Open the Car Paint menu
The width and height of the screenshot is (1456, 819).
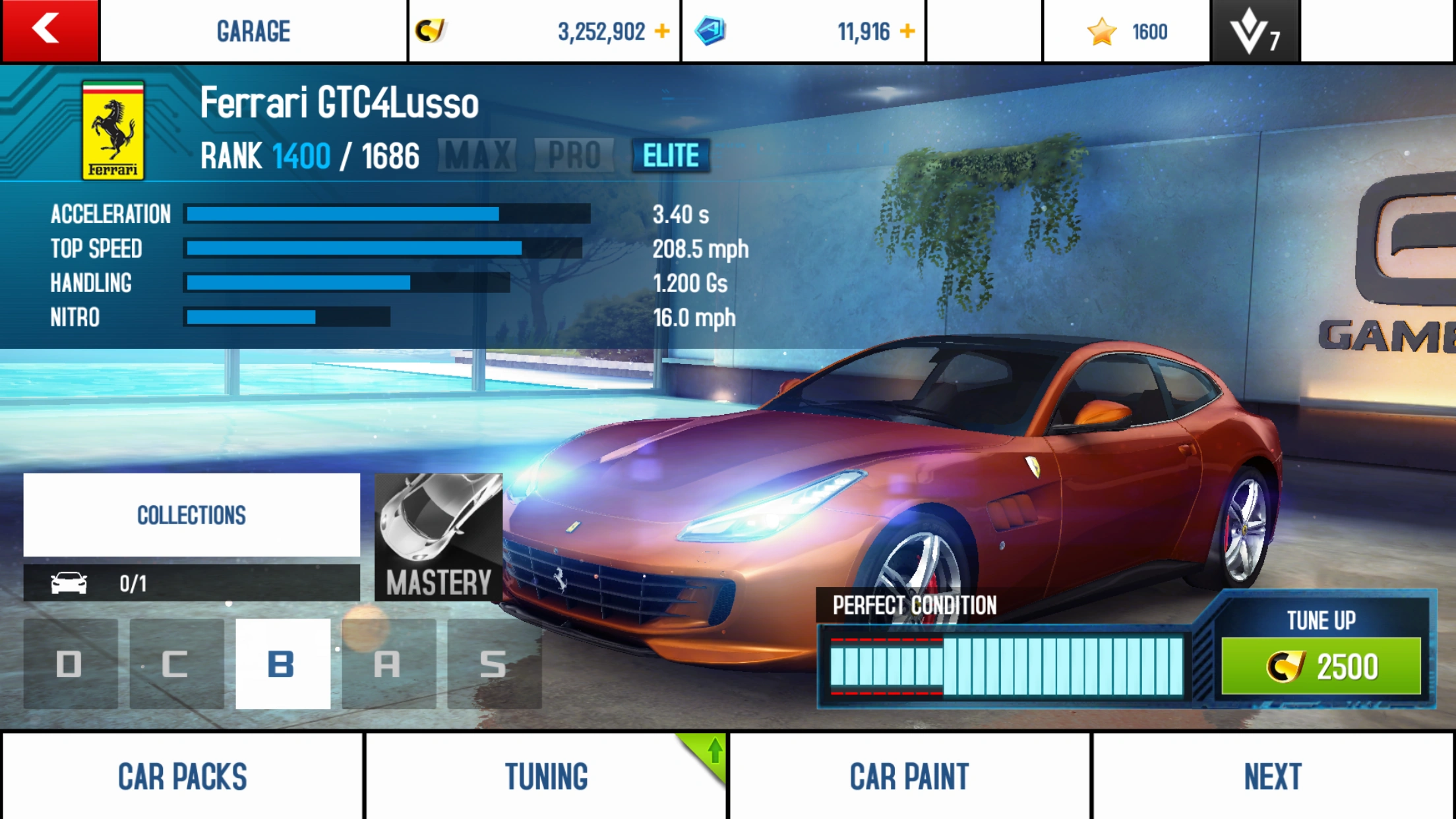909,776
